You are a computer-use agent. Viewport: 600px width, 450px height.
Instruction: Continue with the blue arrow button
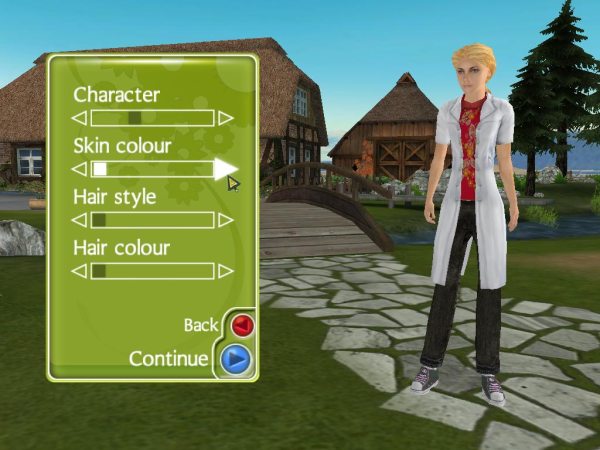(236, 359)
